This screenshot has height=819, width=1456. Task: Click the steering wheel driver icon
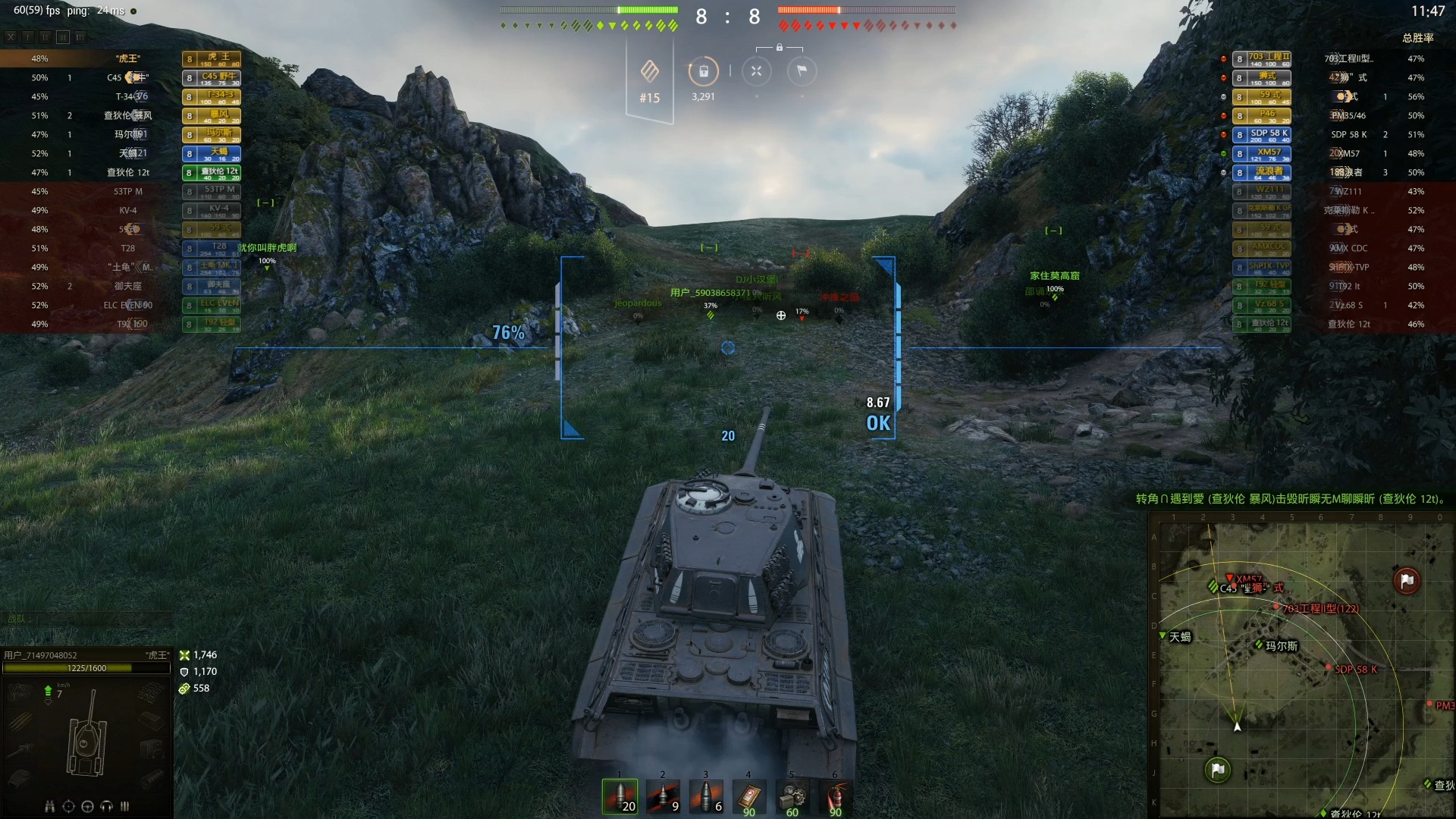87,806
